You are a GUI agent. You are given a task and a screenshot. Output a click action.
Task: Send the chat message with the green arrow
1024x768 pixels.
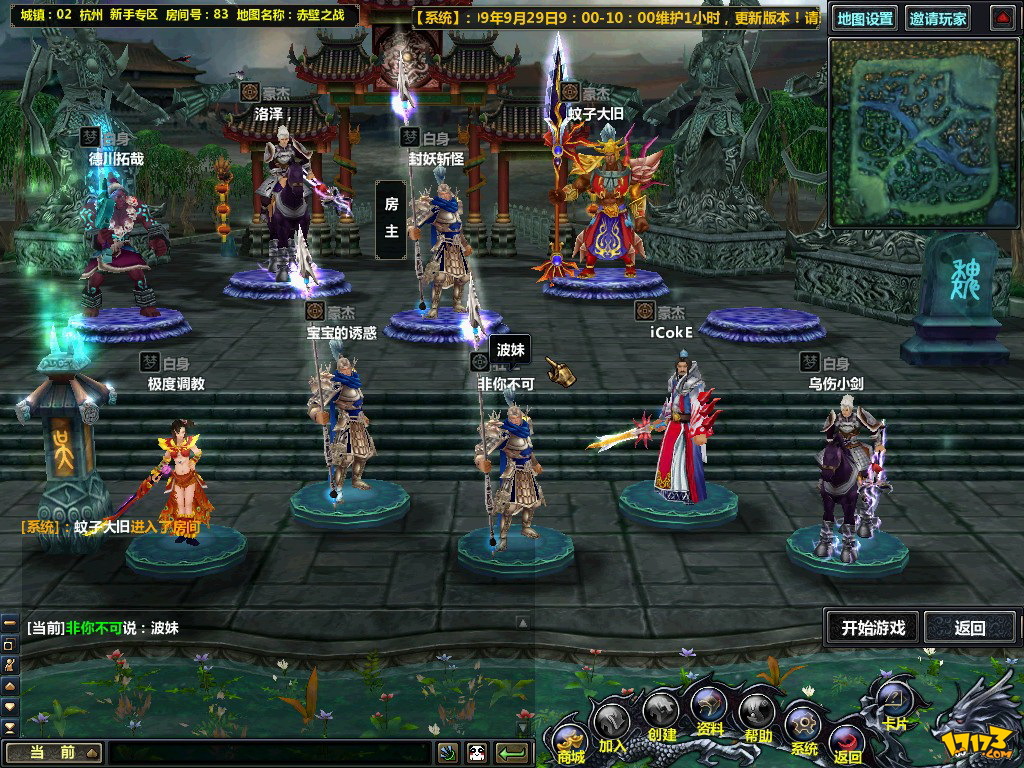click(513, 753)
